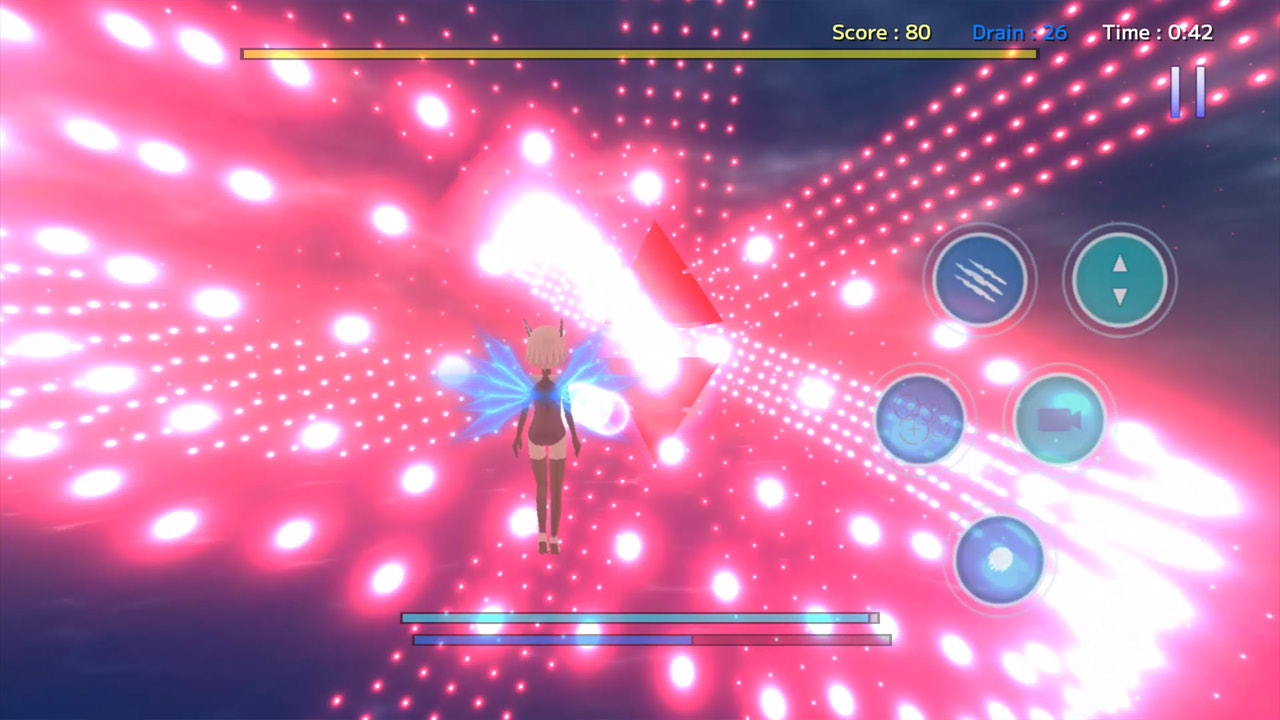Switch view with the video camera button

(1059, 419)
